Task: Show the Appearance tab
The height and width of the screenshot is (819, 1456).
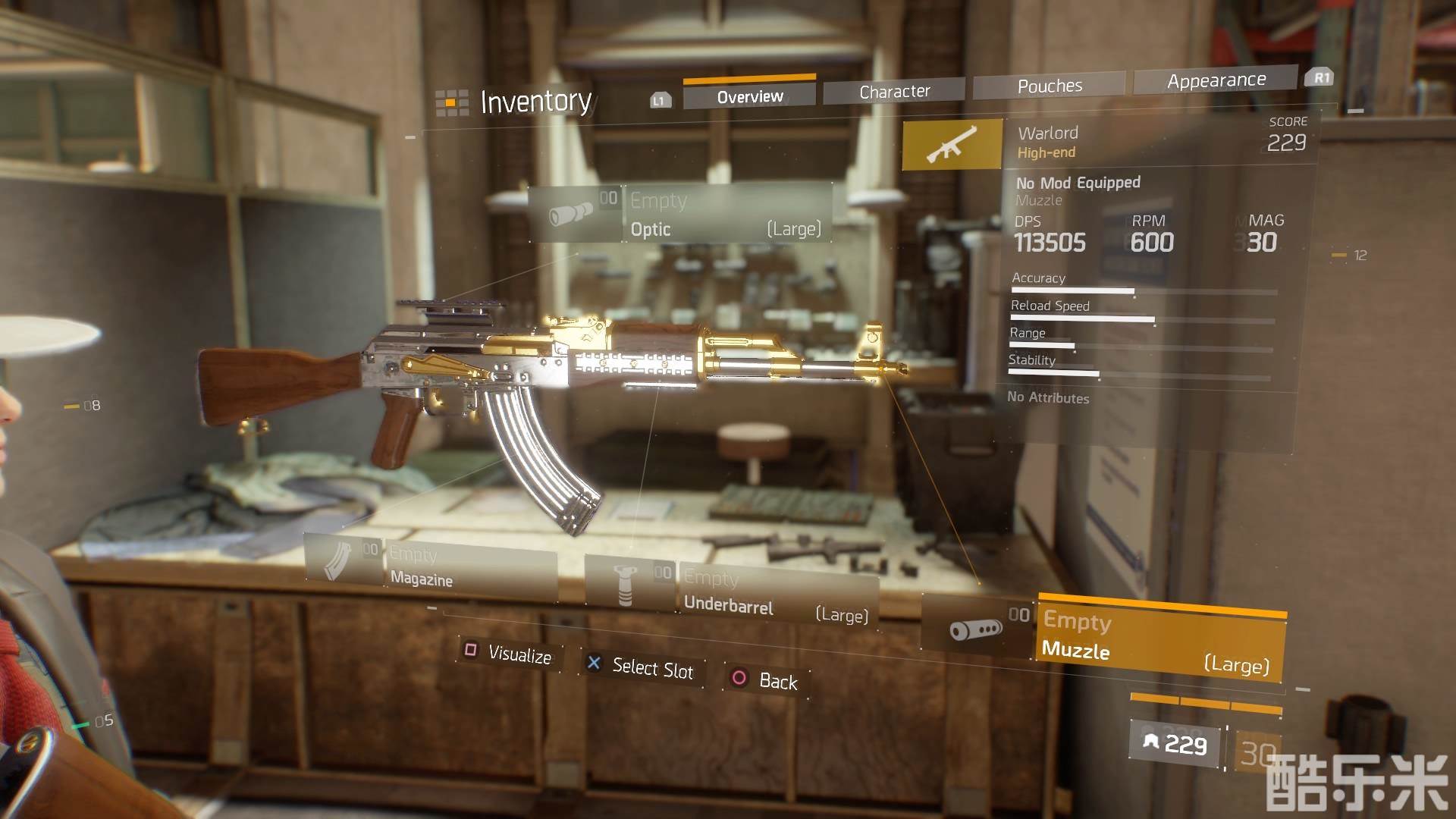Action: pos(1216,80)
